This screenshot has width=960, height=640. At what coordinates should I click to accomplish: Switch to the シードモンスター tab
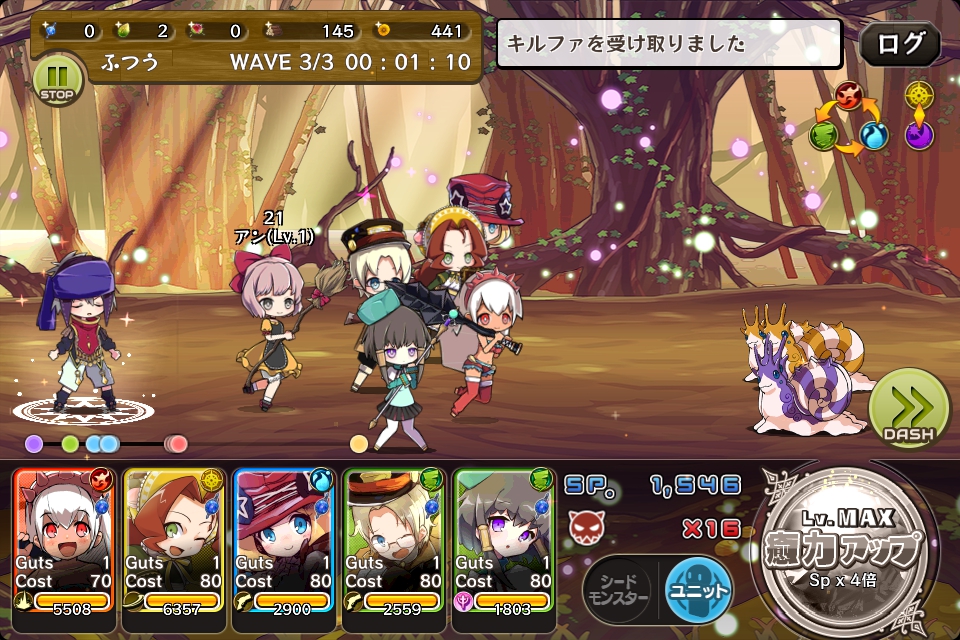pyautogui.click(x=617, y=590)
